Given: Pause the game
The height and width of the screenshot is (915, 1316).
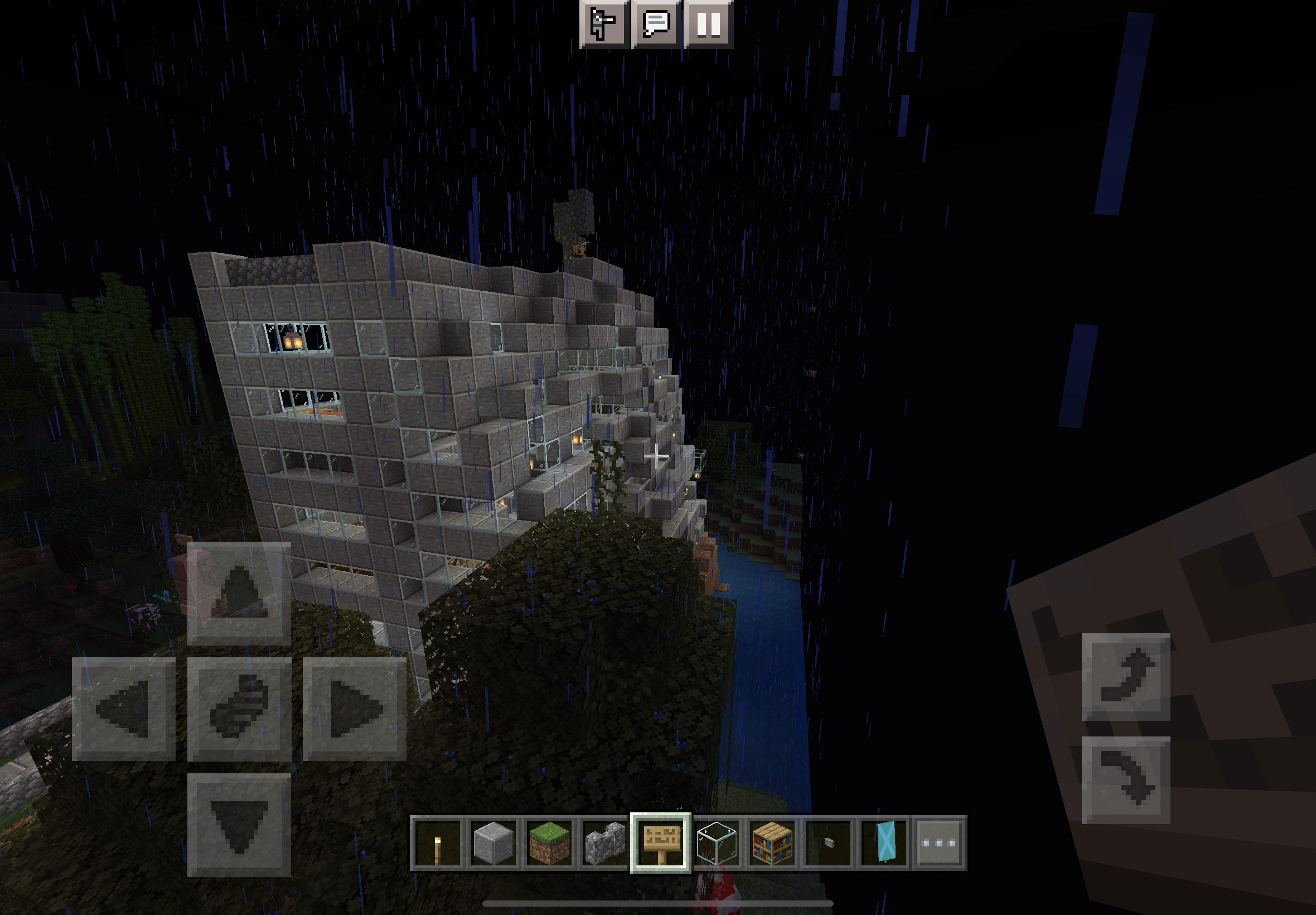Looking at the screenshot, I should coord(708,24).
